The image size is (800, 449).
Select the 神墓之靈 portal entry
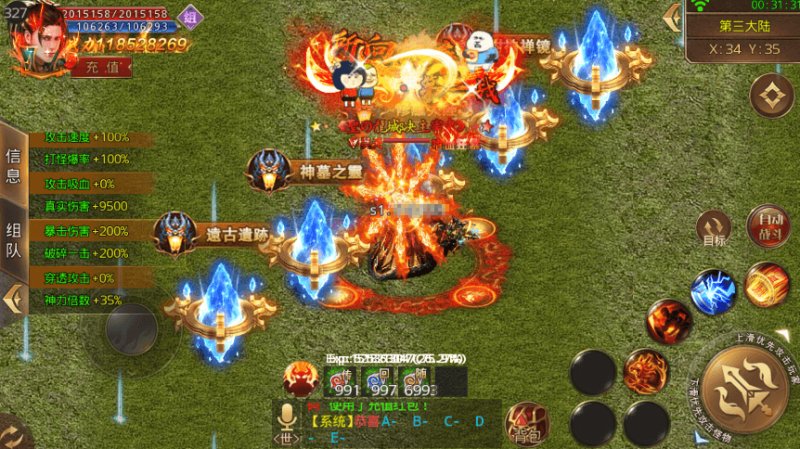click(x=311, y=172)
